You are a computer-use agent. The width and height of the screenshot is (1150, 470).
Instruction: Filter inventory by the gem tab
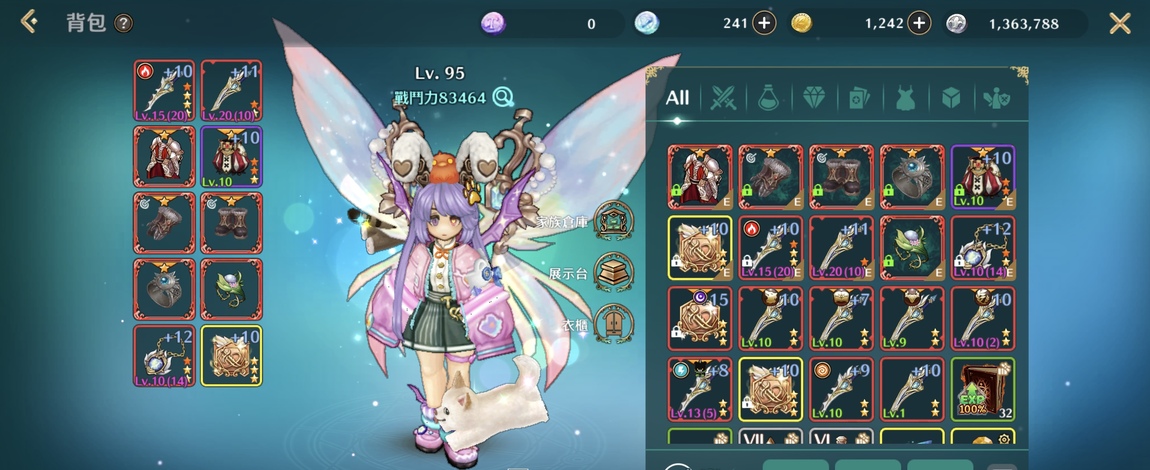pos(813,98)
